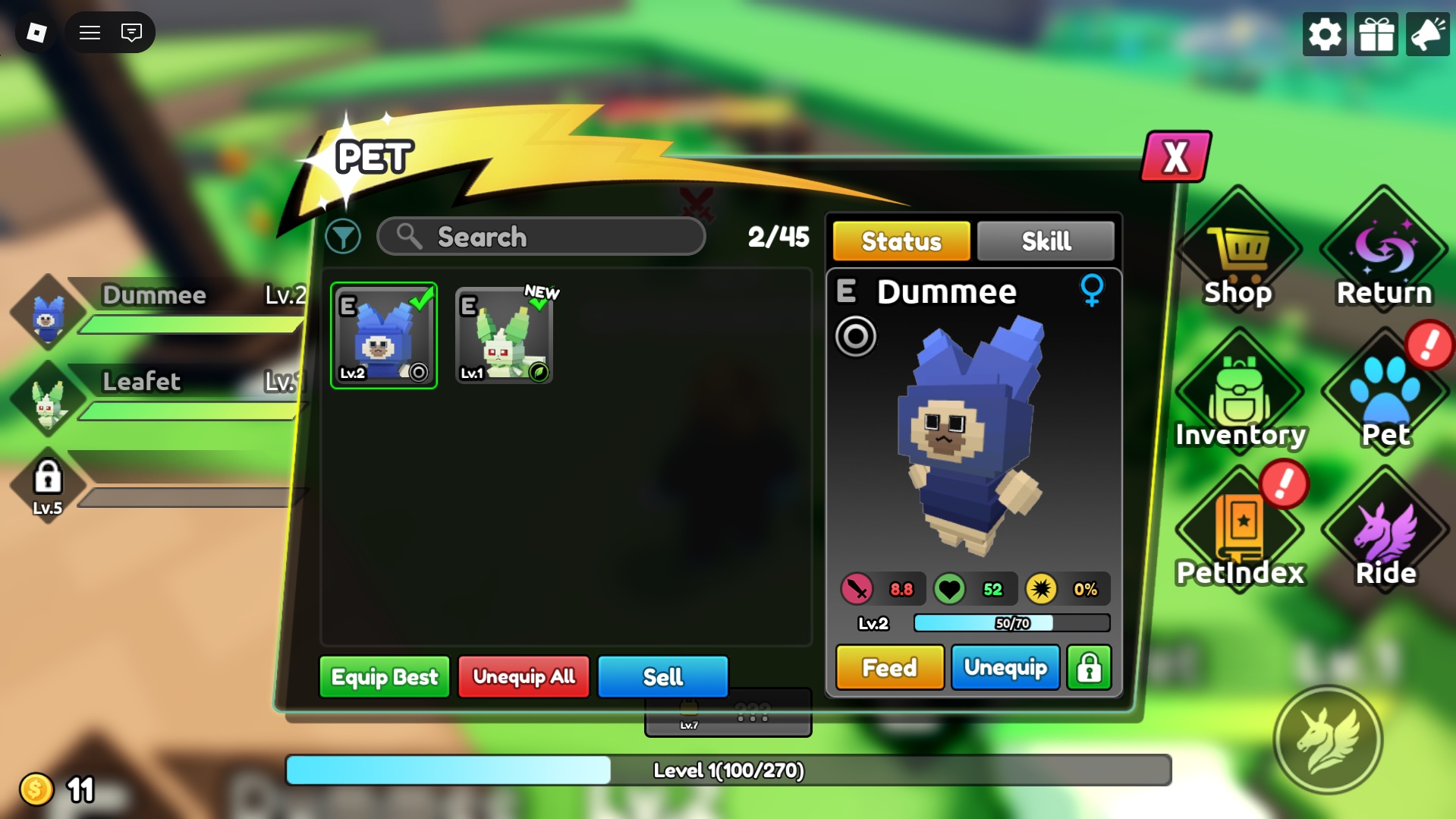Image resolution: width=1456 pixels, height=819 pixels.
Task: Open the gift rewards icon
Action: coord(1376,33)
